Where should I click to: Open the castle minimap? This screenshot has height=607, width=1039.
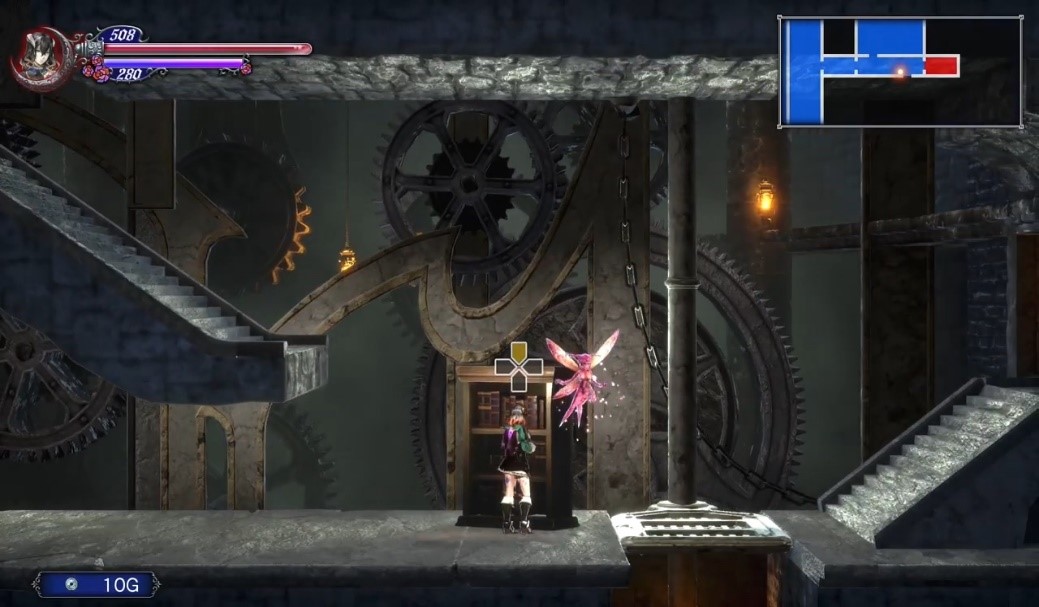(900, 71)
